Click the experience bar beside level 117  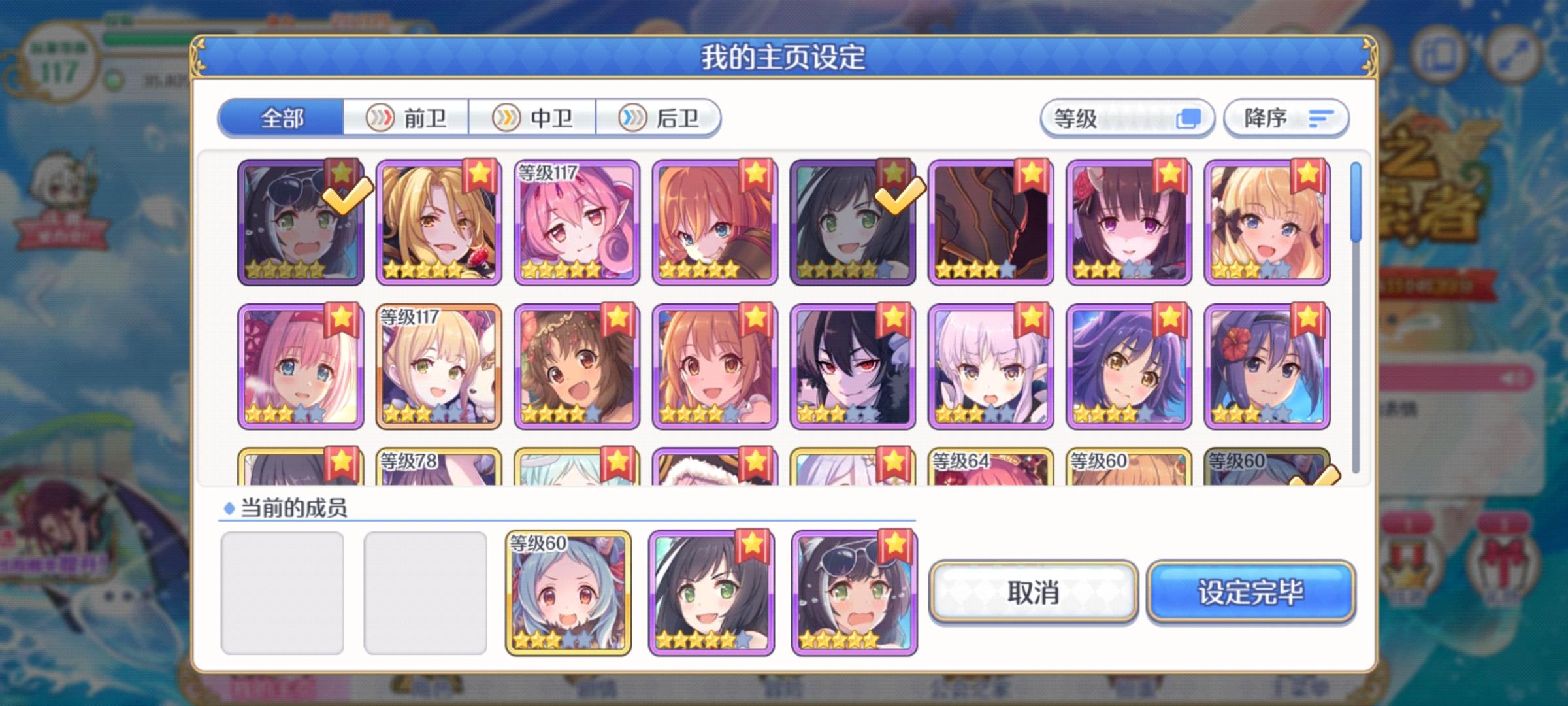[150, 38]
